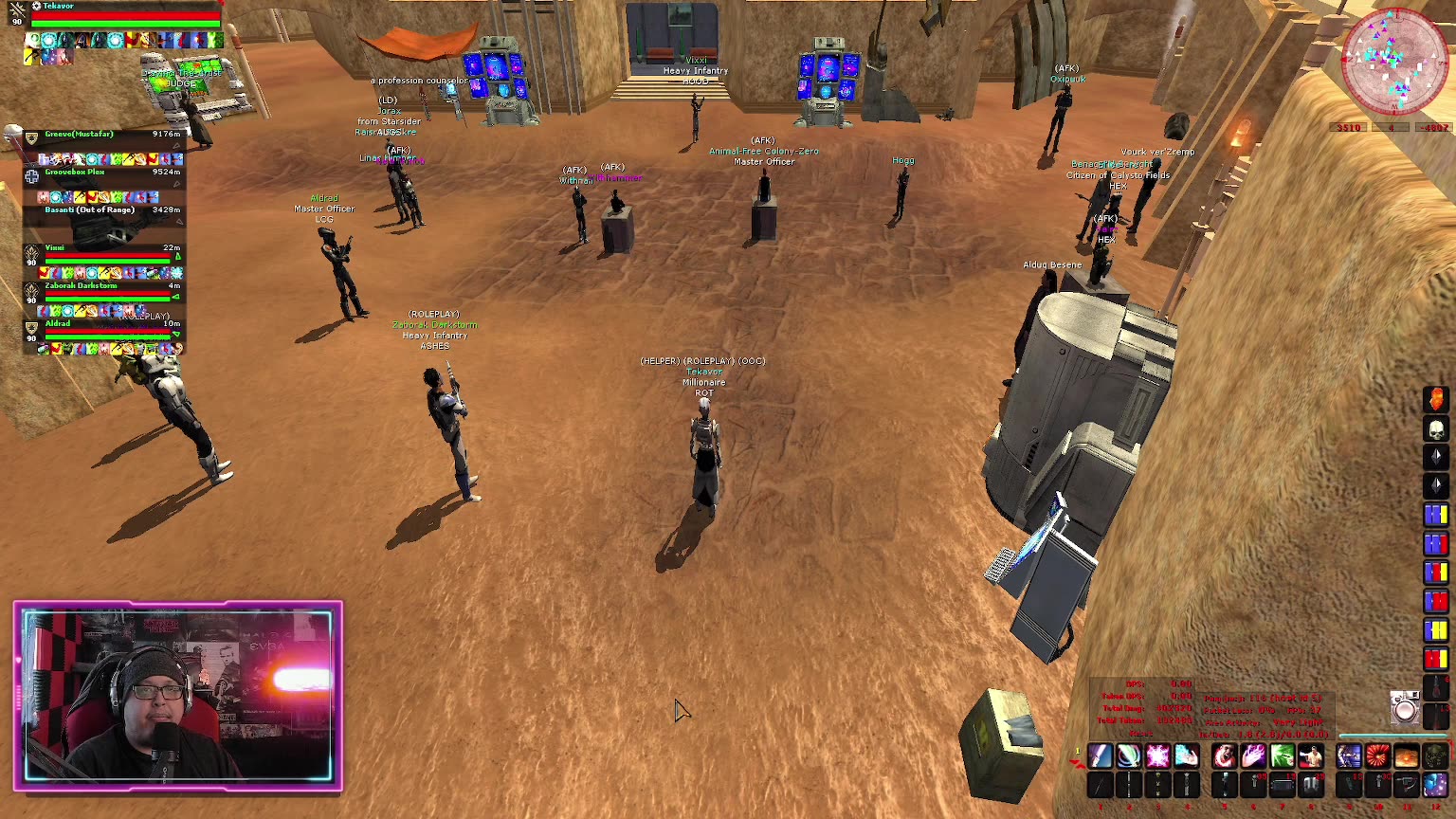Activate the red scream ability in hotbar slot 5
The image size is (1456, 819).
[1225, 755]
